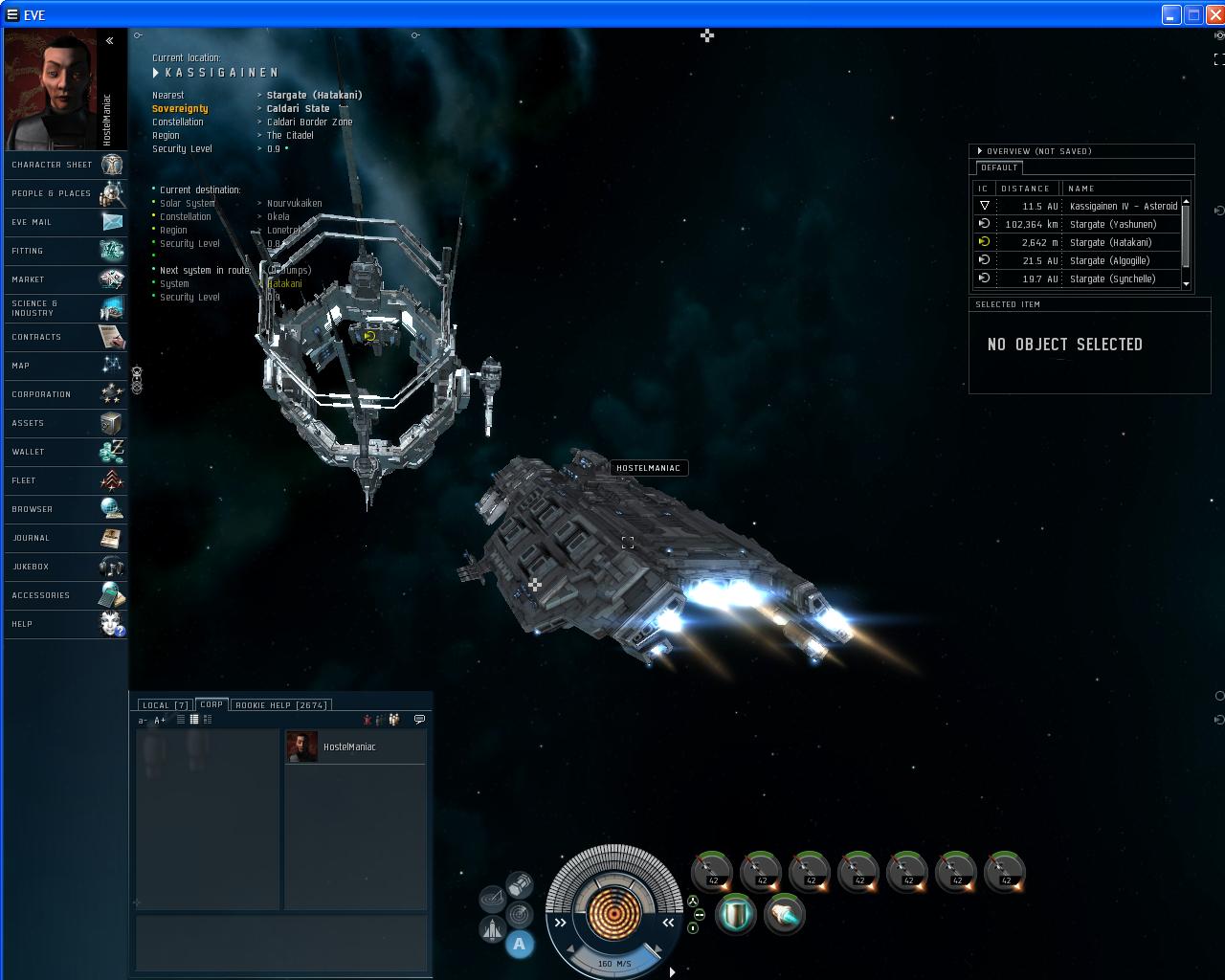Switch to the Rookie Help channel tab
Viewport: 1225px width, 980px height.
(281, 705)
